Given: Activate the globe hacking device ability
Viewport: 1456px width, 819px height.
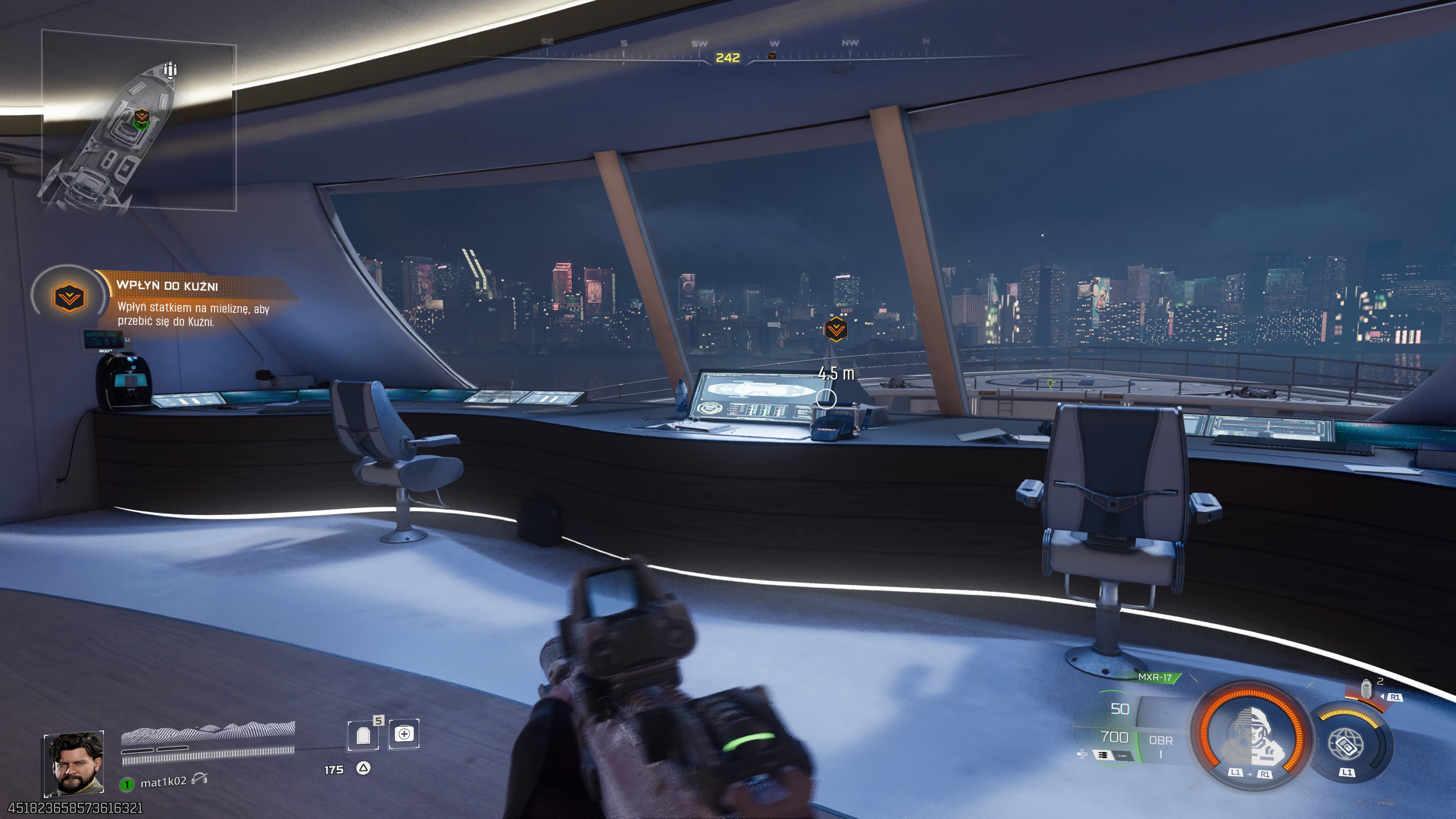Looking at the screenshot, I should click(x=1348, y=745).
